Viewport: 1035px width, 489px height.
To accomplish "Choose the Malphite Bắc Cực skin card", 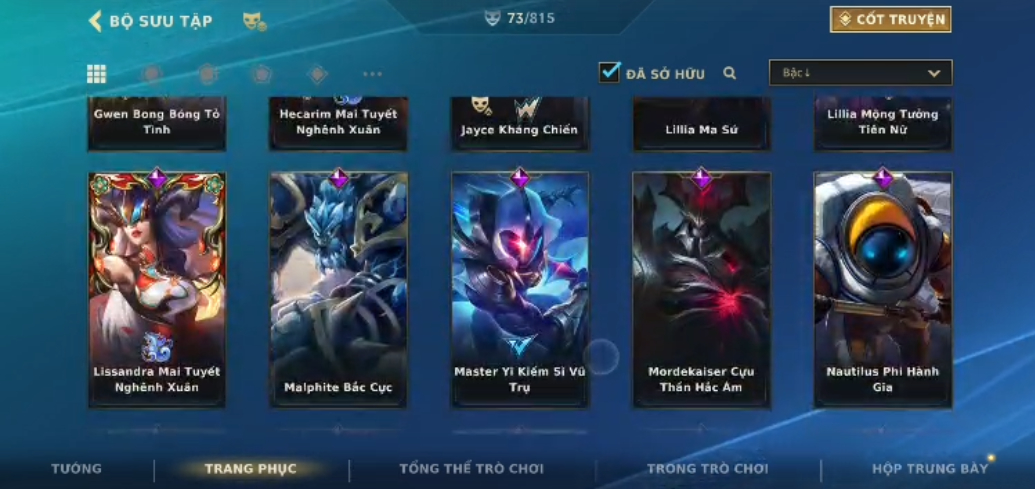I will point(338,289).
